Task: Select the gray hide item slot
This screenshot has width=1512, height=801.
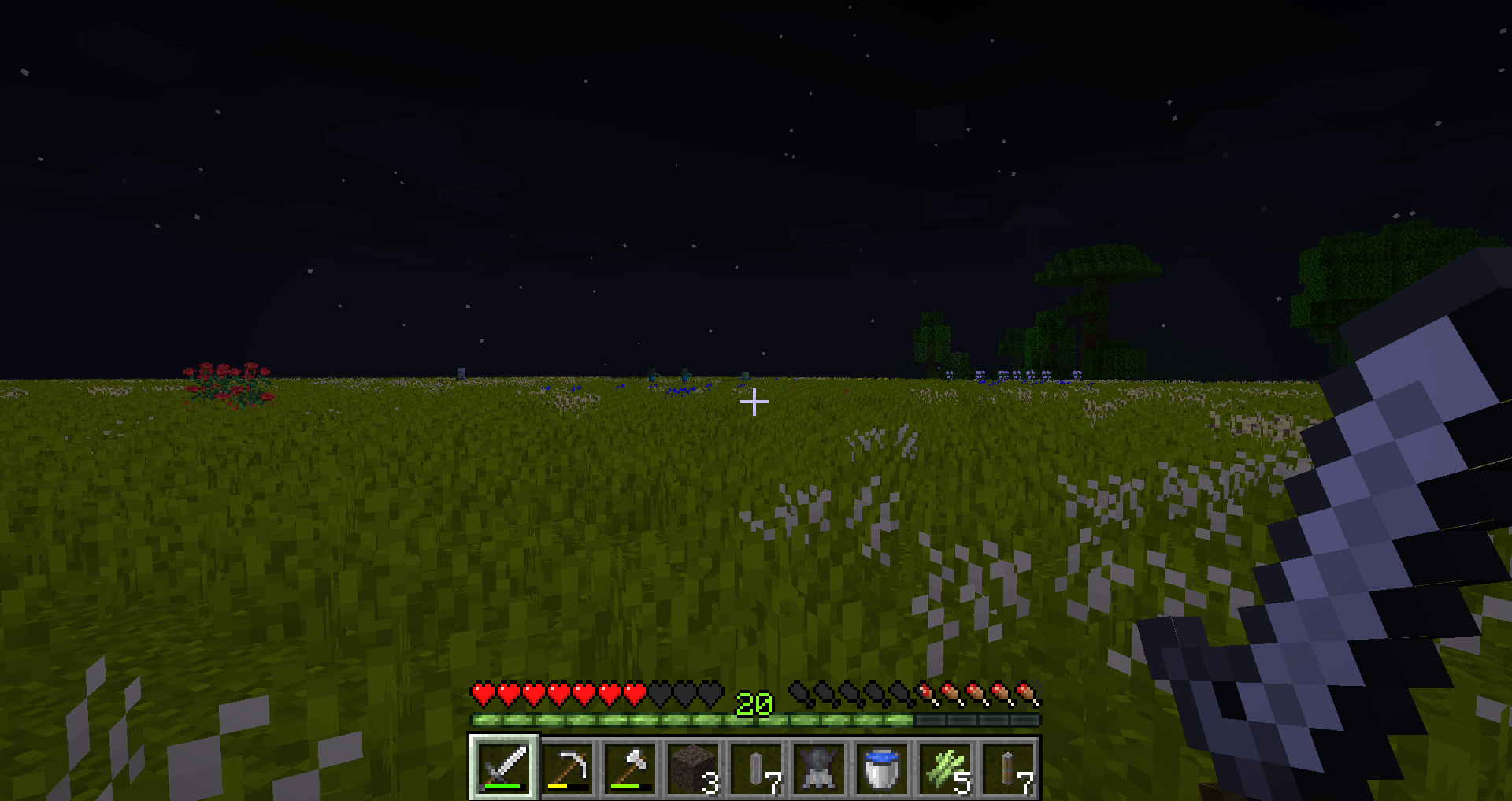Action: [819, 767]
